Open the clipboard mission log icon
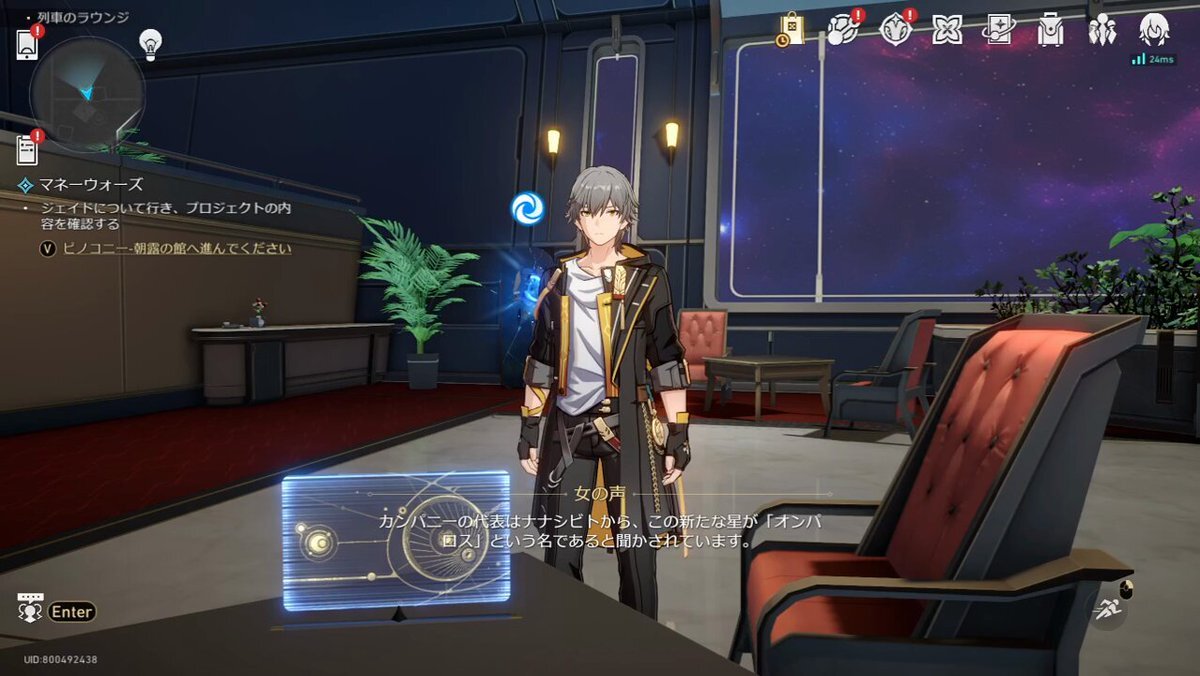Screen dimensions: 1200x676 tap(27, 150)
